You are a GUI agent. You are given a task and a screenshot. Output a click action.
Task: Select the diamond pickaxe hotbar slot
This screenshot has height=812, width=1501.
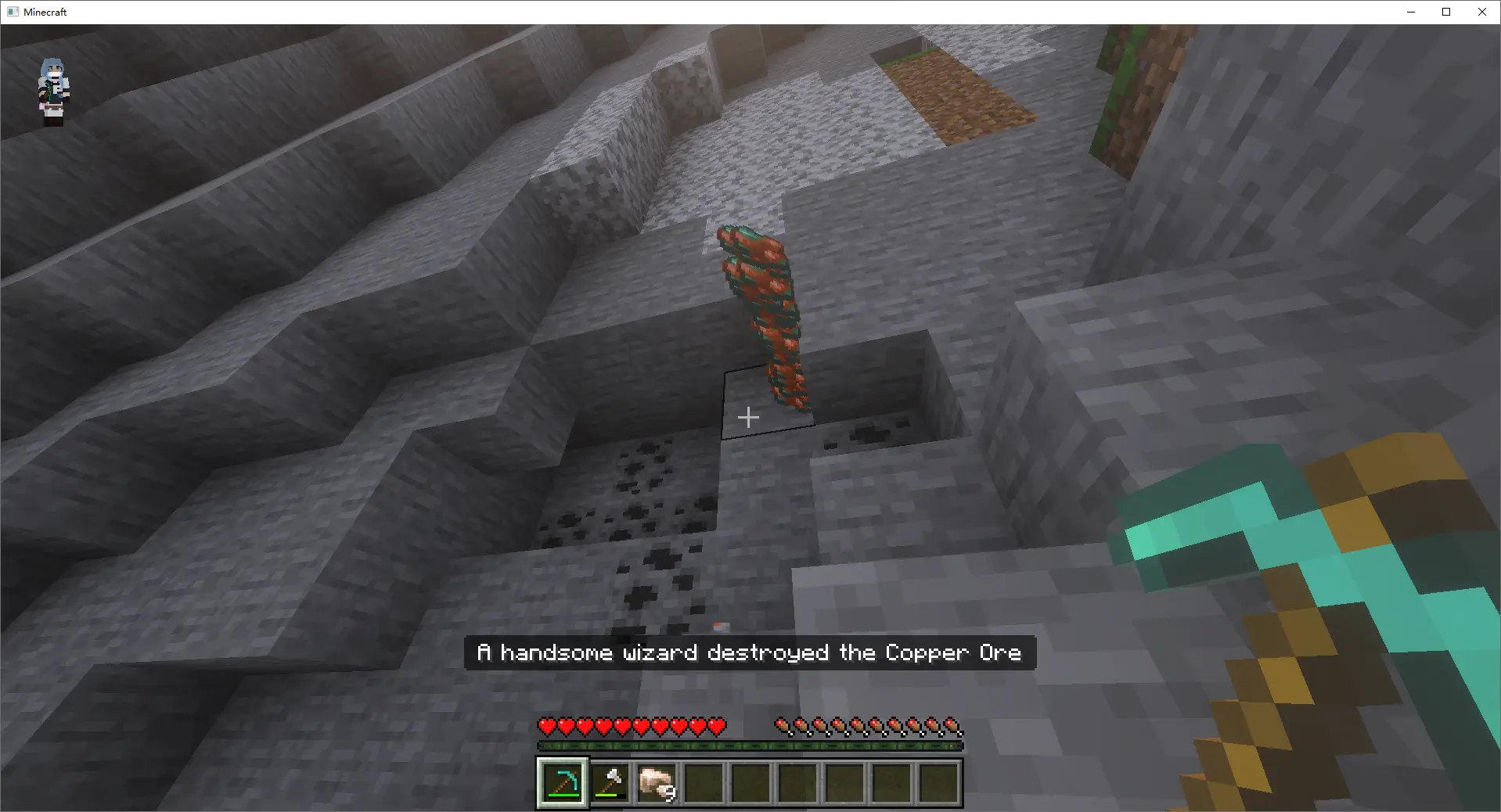pyautogui.click(x=563, y=782)
